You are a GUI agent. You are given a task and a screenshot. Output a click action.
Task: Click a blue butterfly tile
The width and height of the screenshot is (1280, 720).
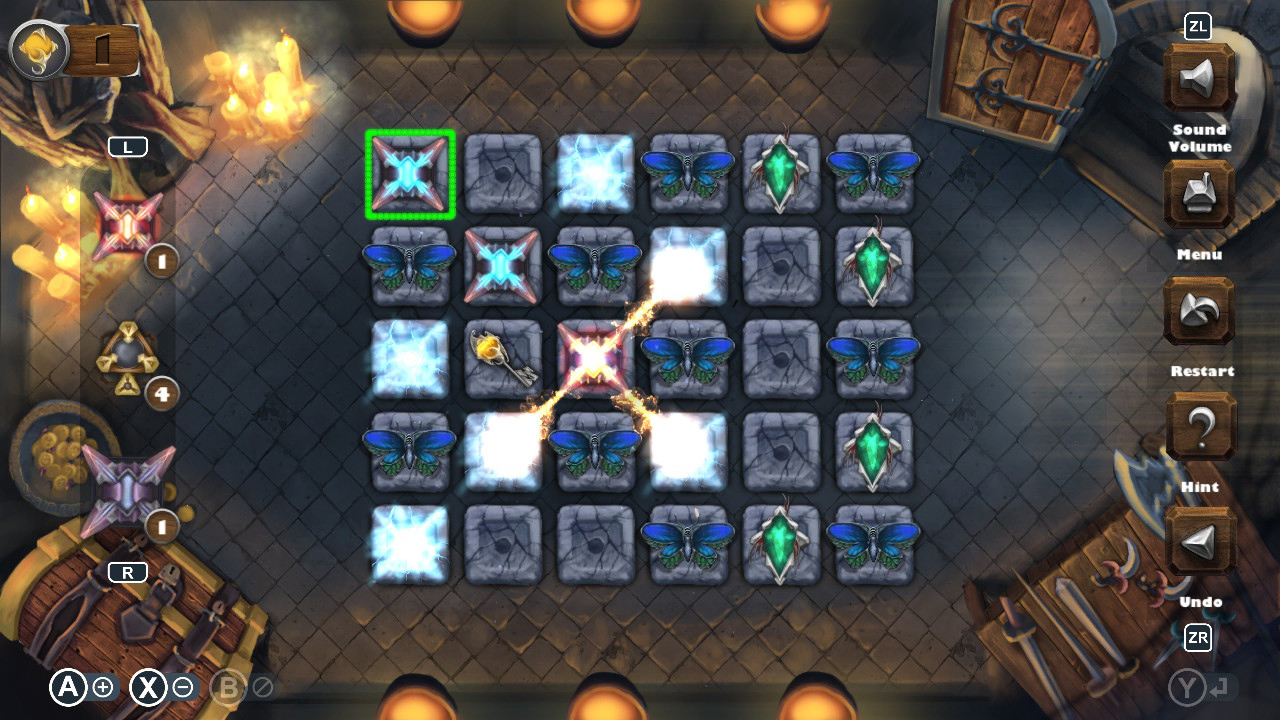pyautogui.click(x=688, y=174)
